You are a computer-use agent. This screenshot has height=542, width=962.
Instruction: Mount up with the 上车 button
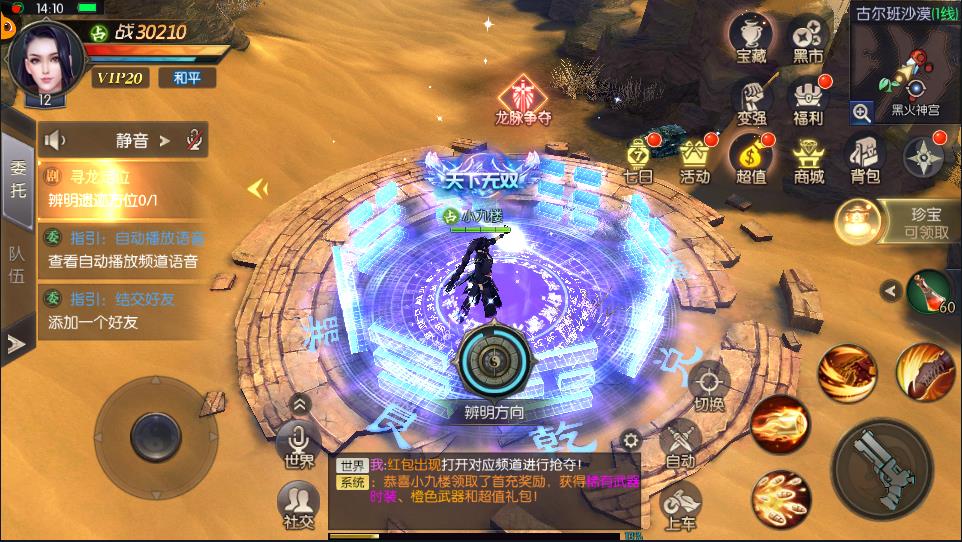pos(680,505)
